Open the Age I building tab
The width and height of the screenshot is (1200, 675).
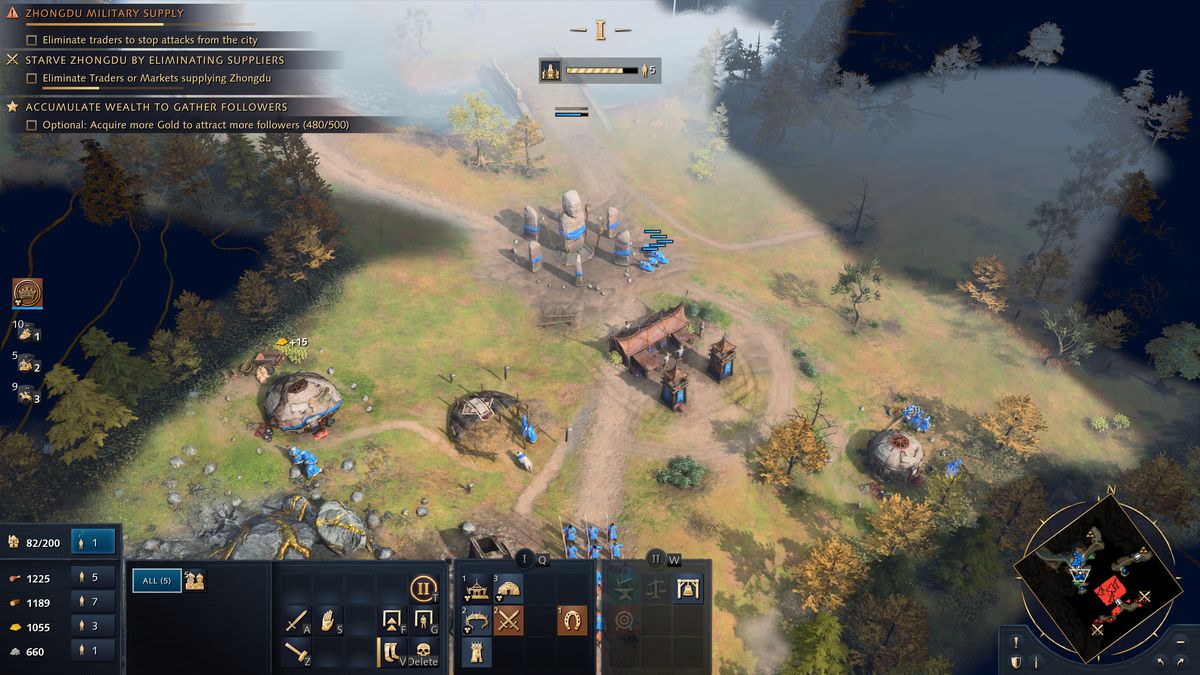point(526,560)
